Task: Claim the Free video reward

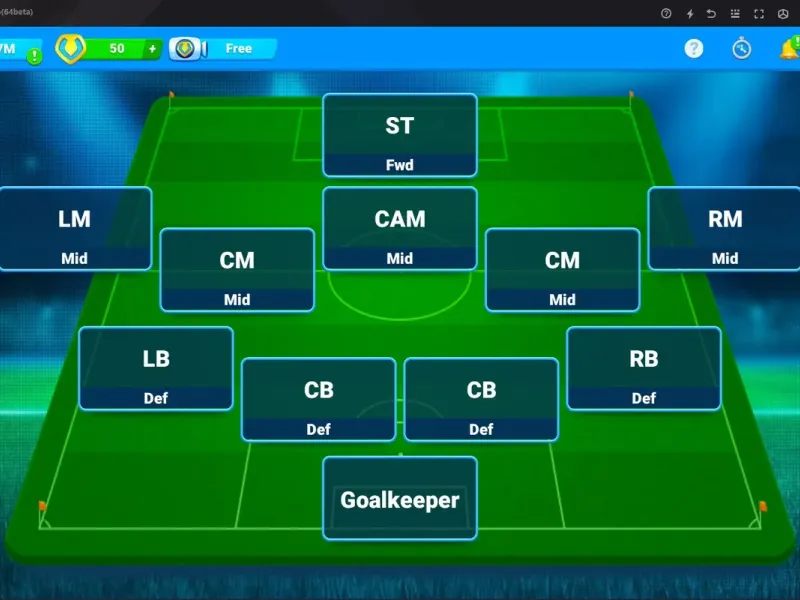Action: point(225,48)
